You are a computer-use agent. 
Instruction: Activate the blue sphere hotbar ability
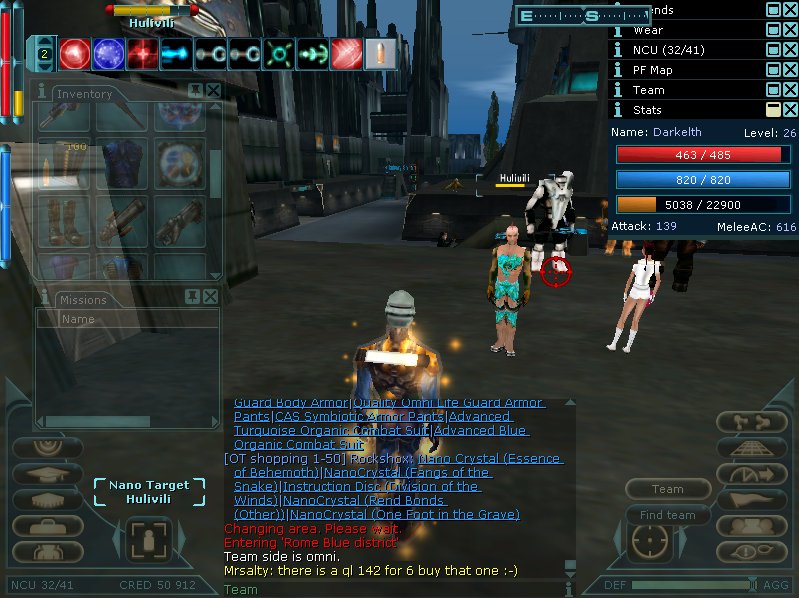[x=107, y=54]
